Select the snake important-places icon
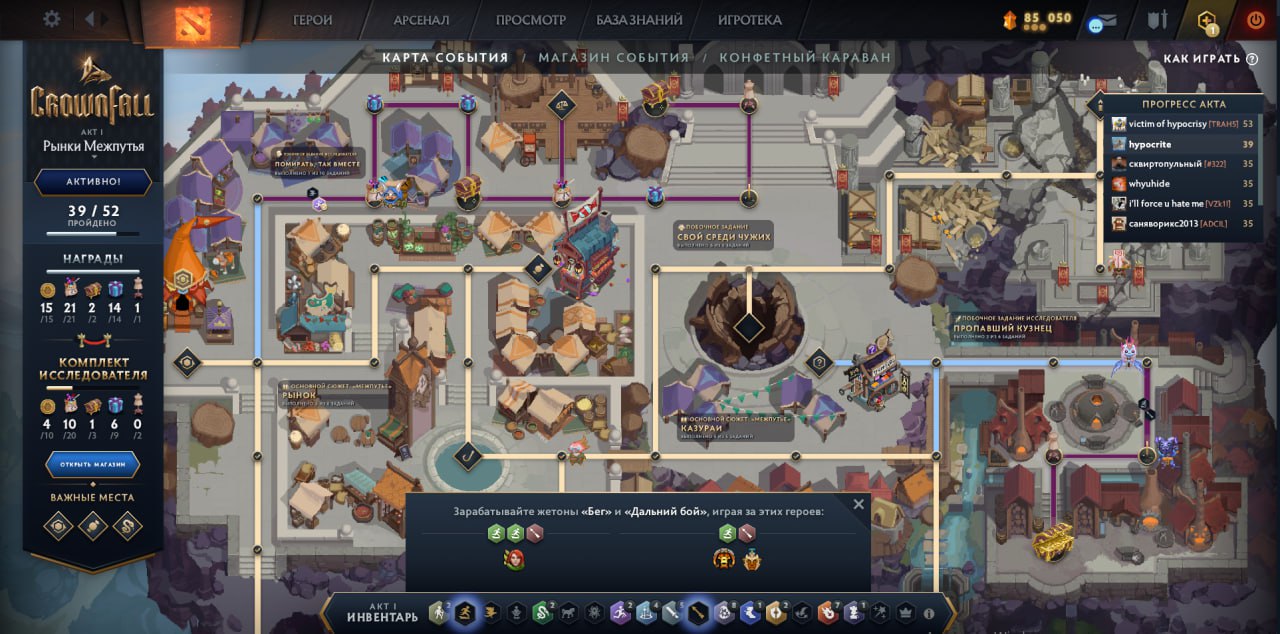Screen dimensions: 1280x634 tap(127, 525)
